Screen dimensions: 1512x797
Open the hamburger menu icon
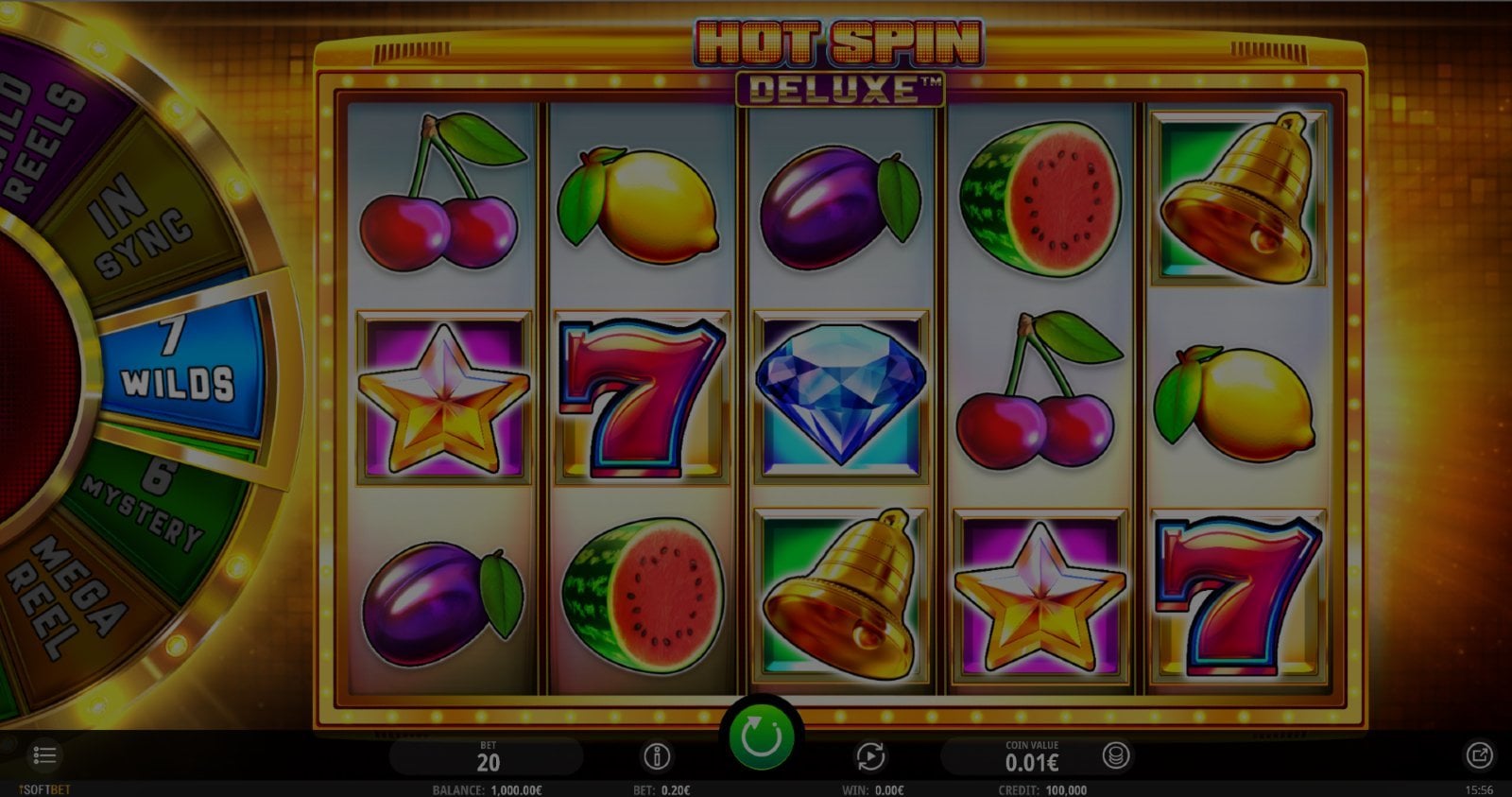pyautogui.click(x=44, y=755)
